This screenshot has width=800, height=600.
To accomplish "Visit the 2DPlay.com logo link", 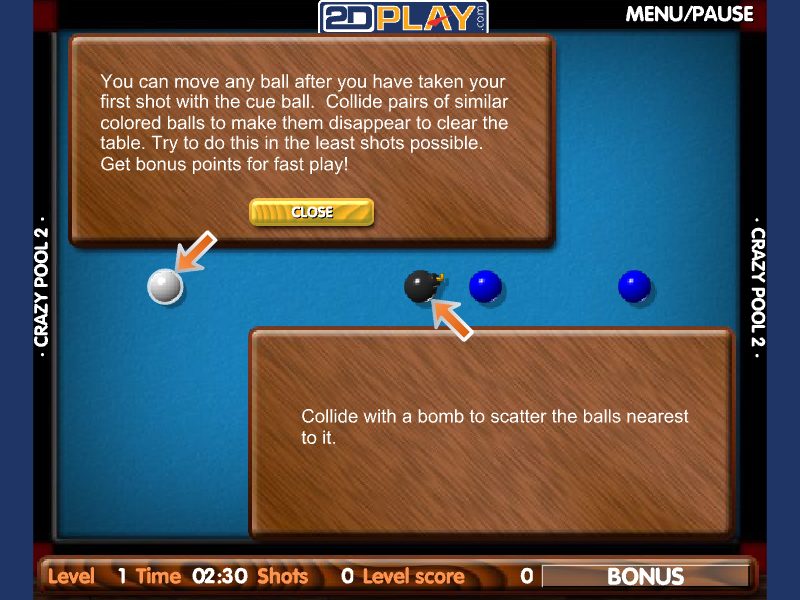I will pos(403,17).
